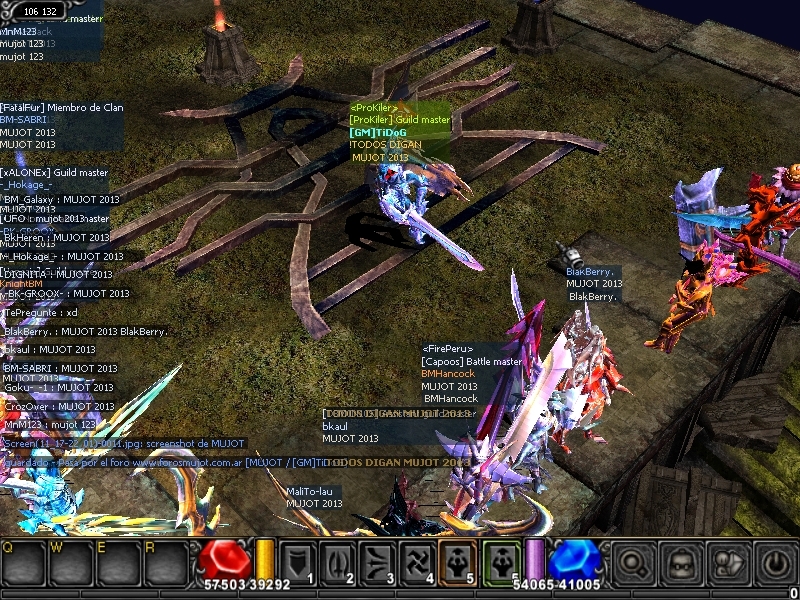This screenshot has height=600, width=800.
Task: Activate the sword skill in slot 2
Action: 336,561
